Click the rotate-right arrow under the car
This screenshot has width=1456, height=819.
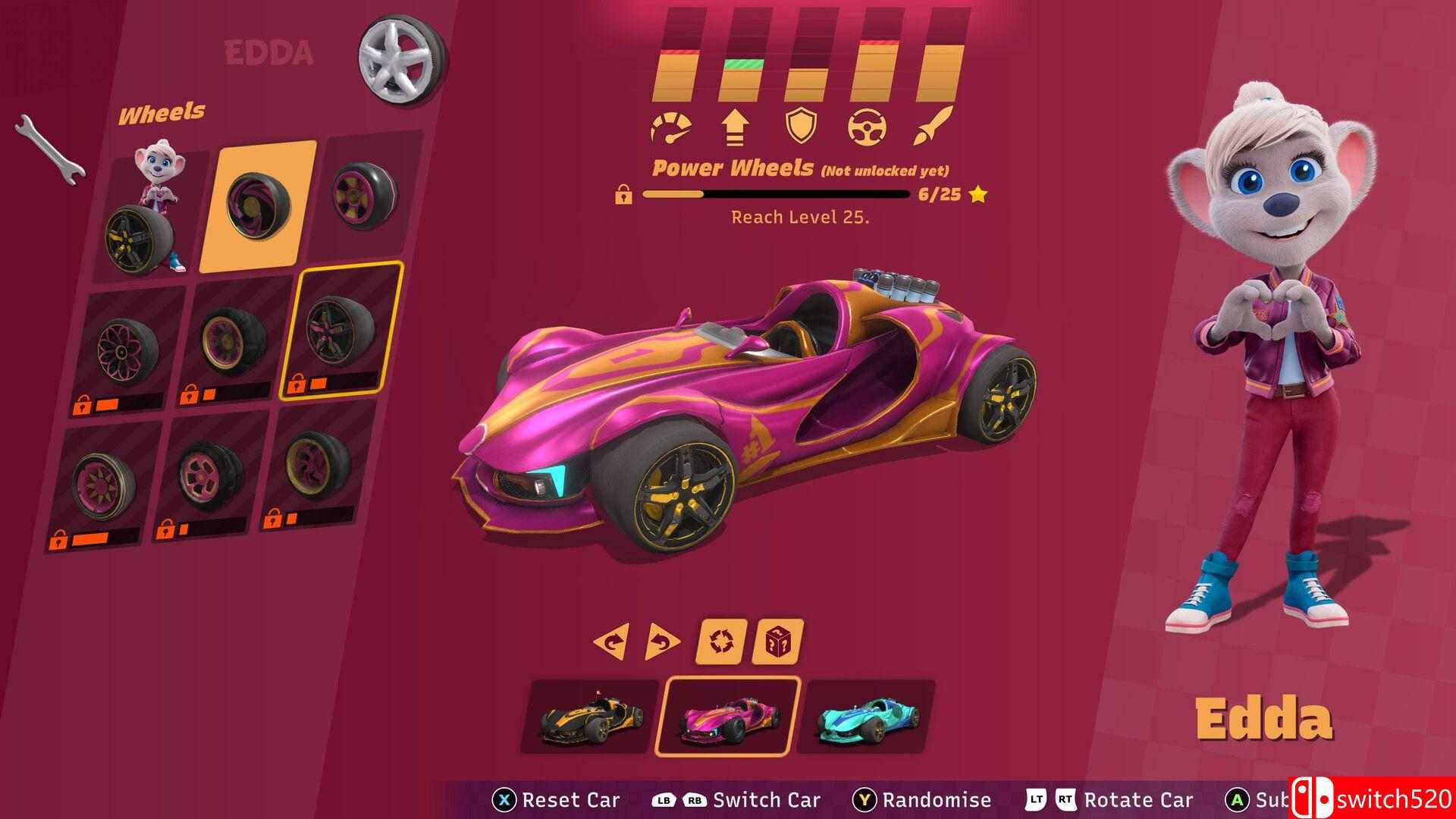pos(661,639)
